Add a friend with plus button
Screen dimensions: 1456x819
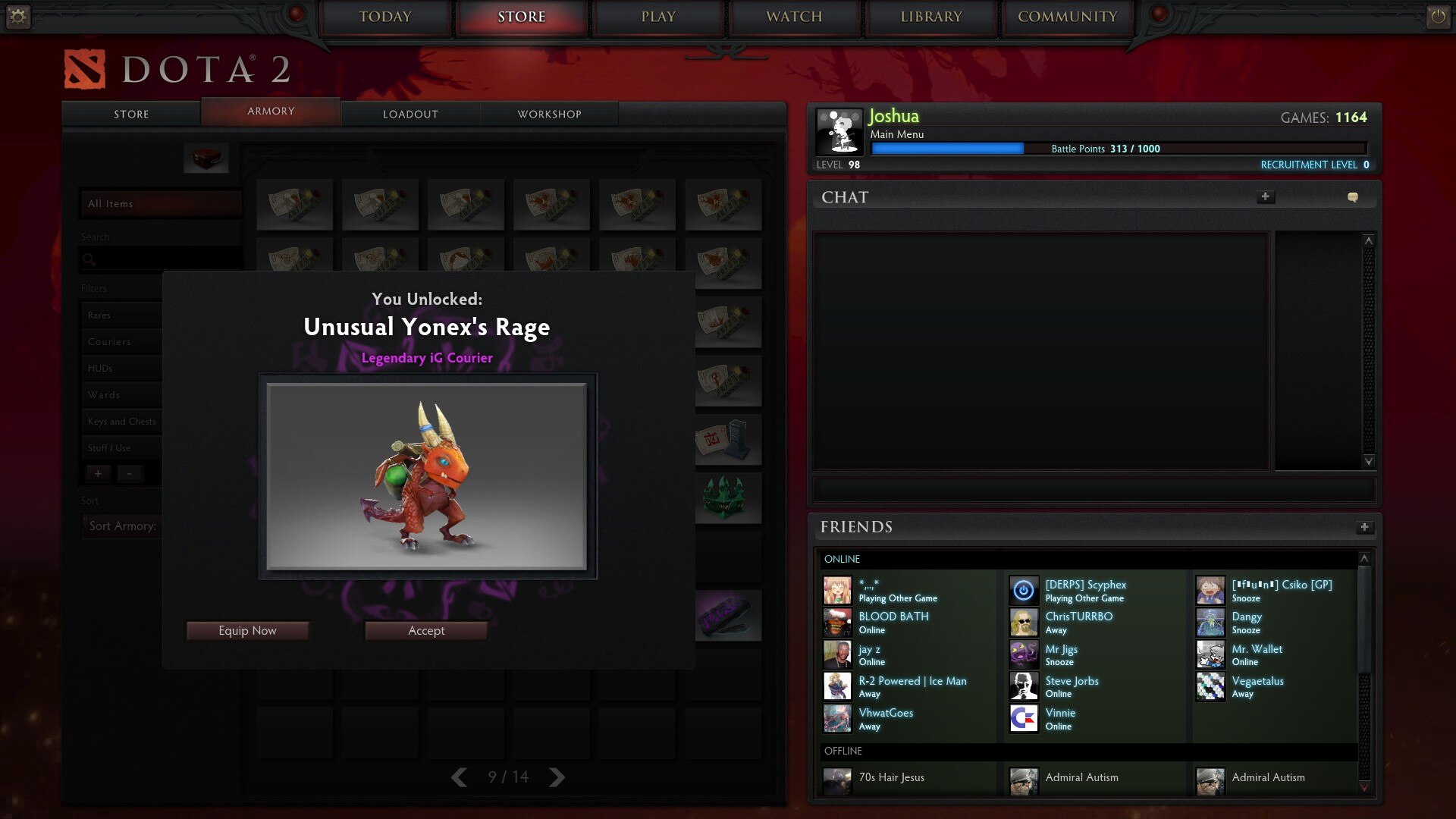1364,527
